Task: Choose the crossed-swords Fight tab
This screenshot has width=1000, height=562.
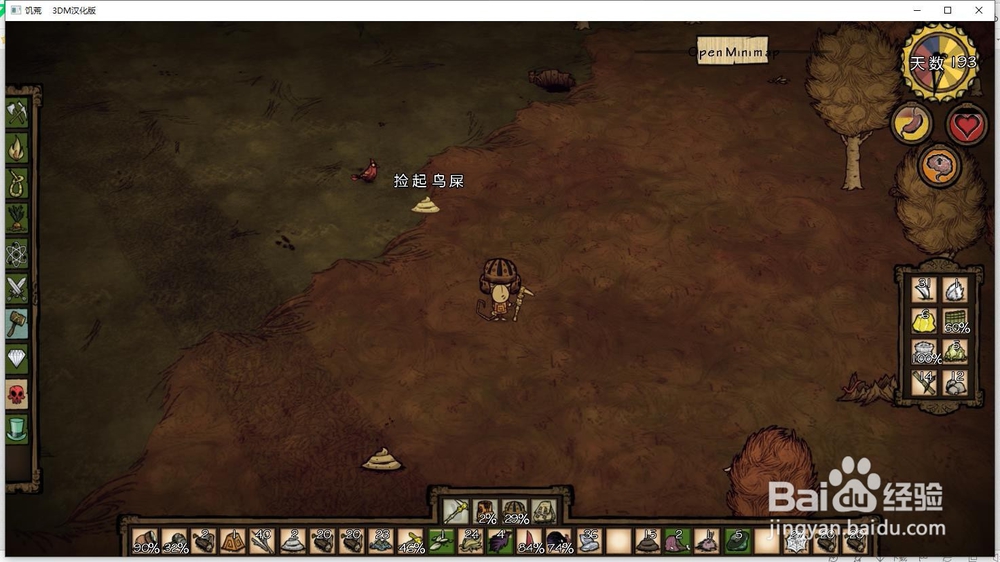Action: (17, 288)
